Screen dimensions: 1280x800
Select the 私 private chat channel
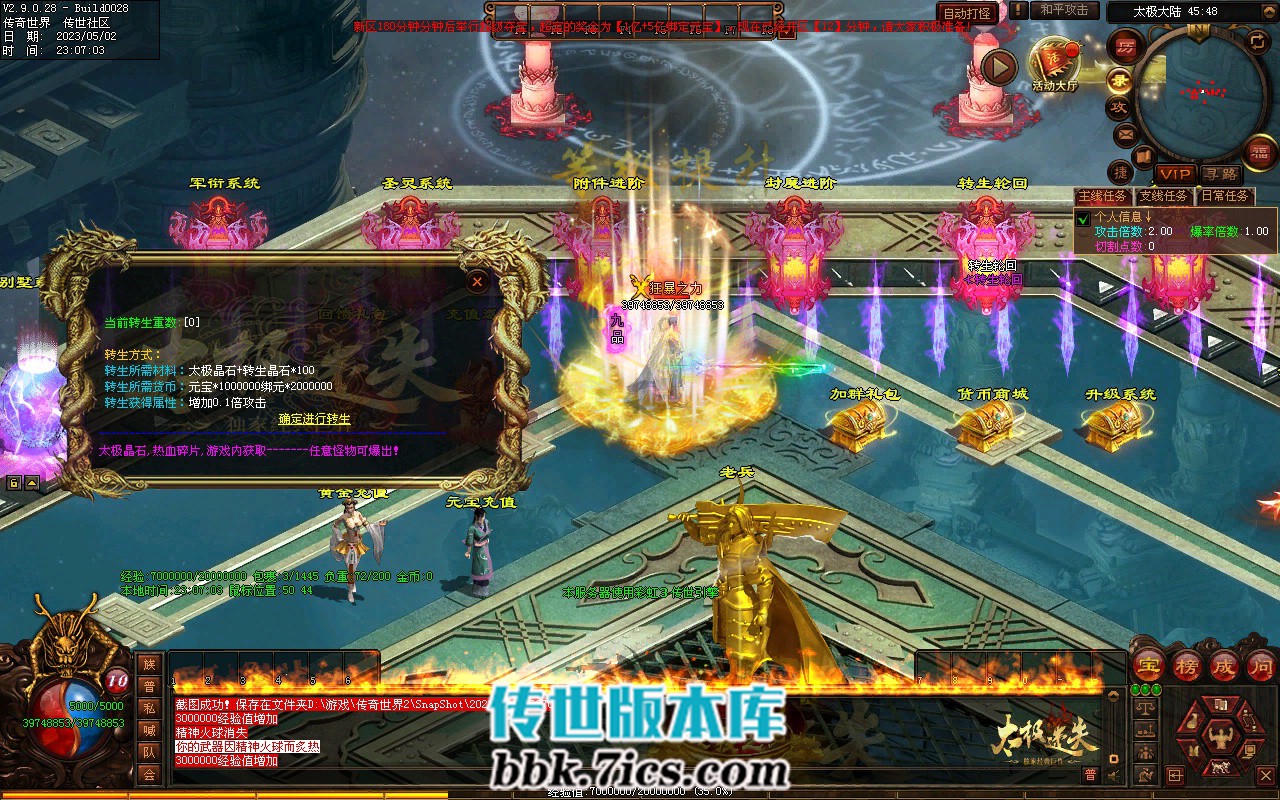point(149,708)
